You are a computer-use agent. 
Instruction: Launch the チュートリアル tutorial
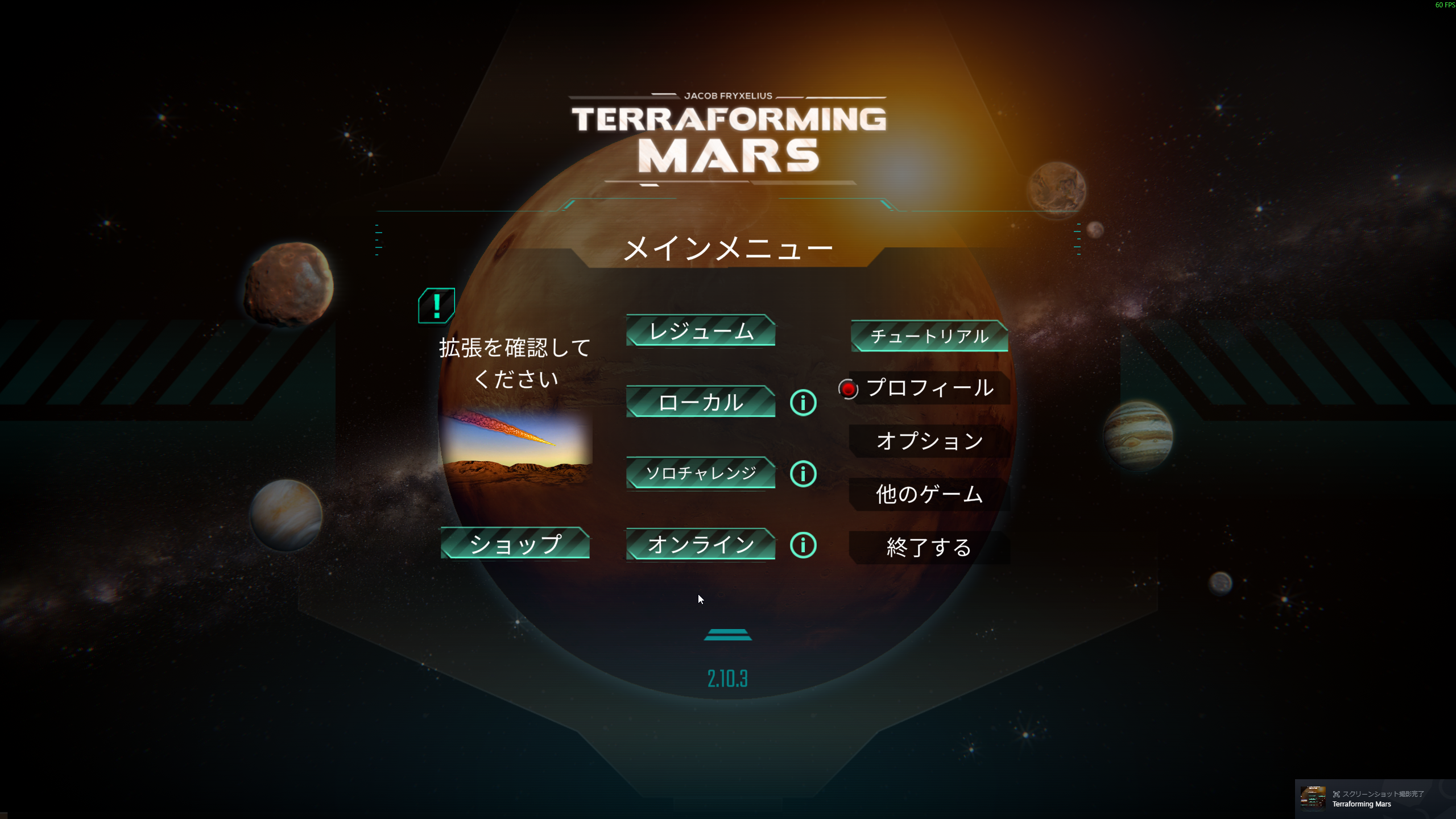pyautogui.click(x=929, y=336)
